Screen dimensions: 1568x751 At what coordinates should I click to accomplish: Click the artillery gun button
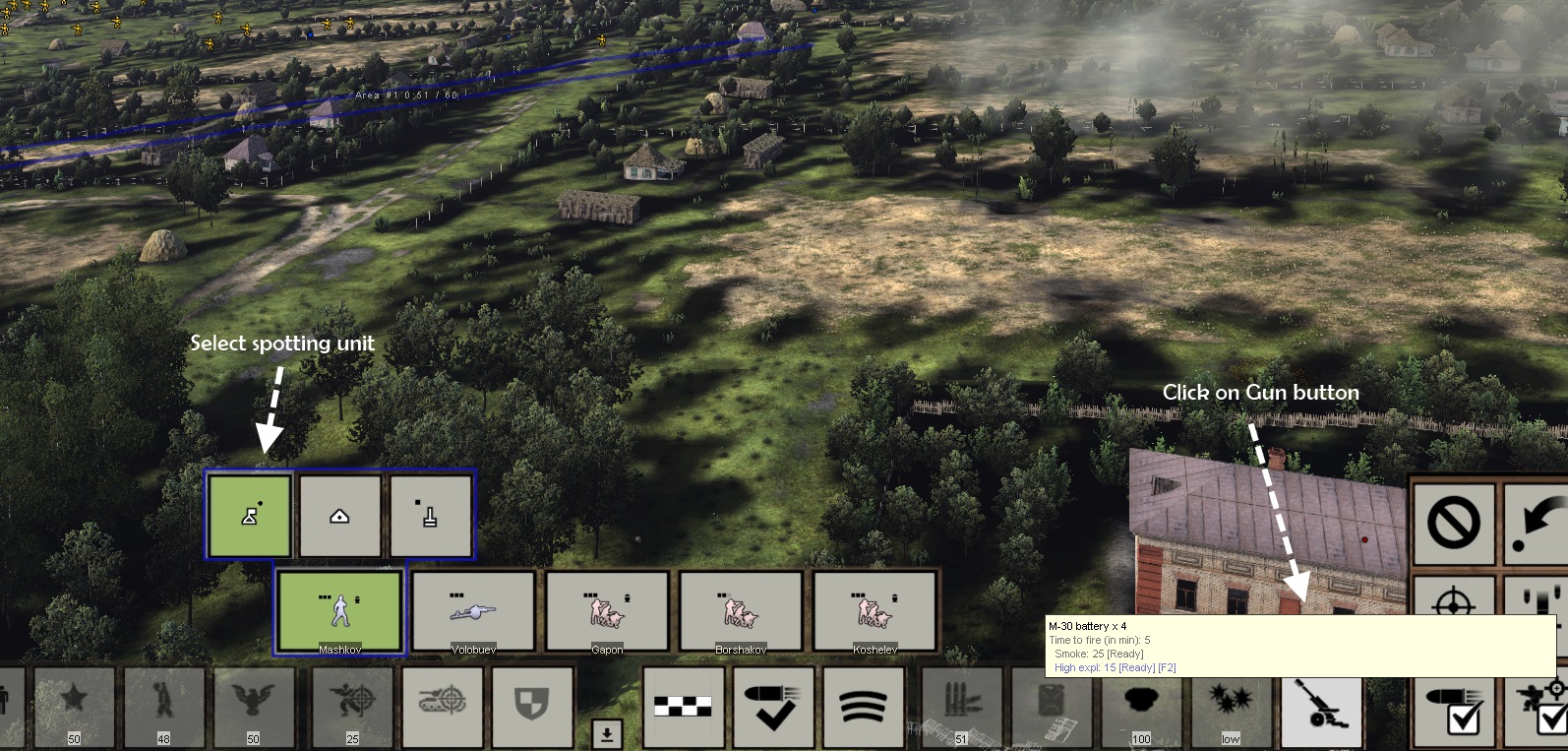point(1321,709)
